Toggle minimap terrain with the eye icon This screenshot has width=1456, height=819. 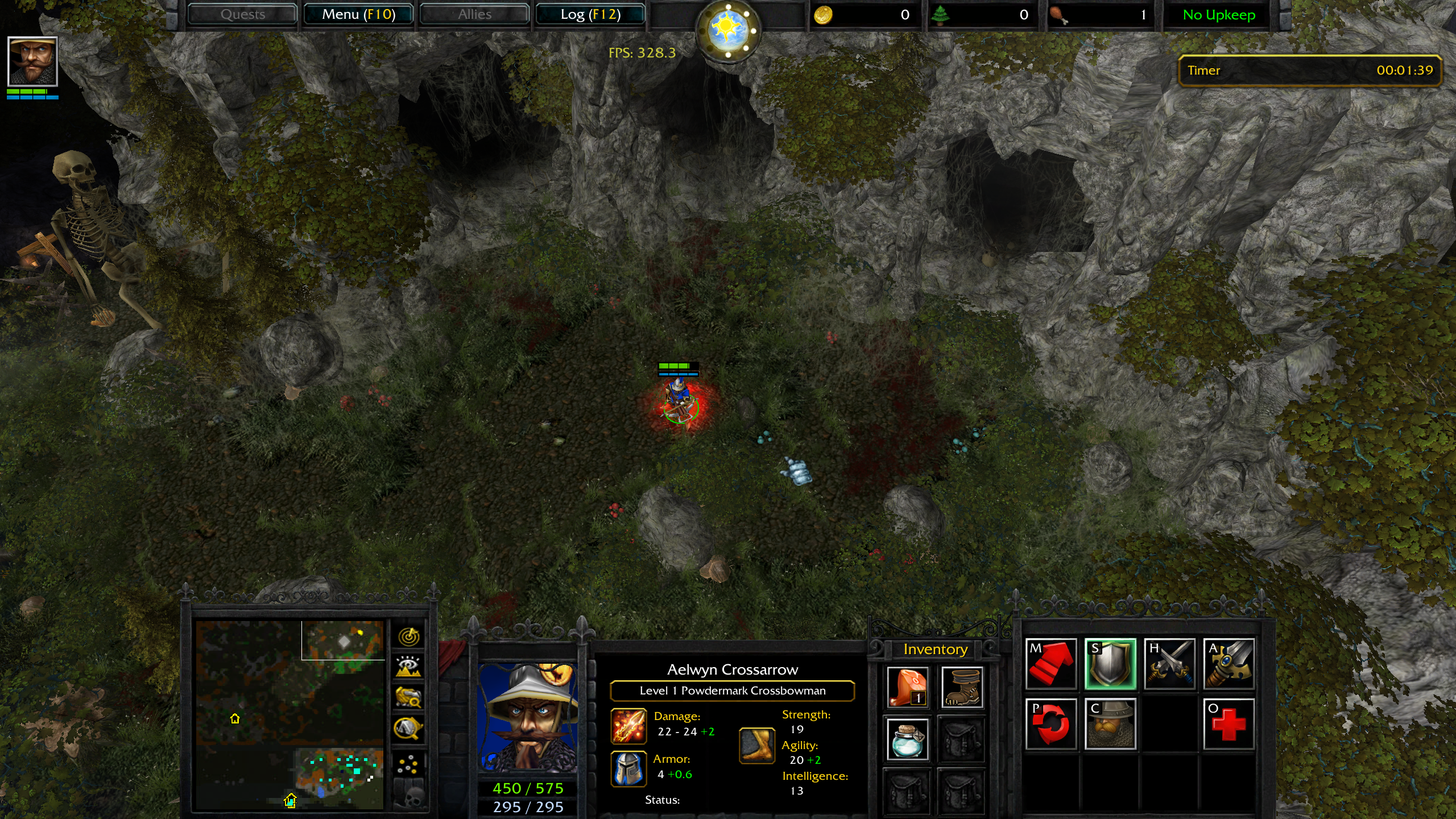point(408,667)
